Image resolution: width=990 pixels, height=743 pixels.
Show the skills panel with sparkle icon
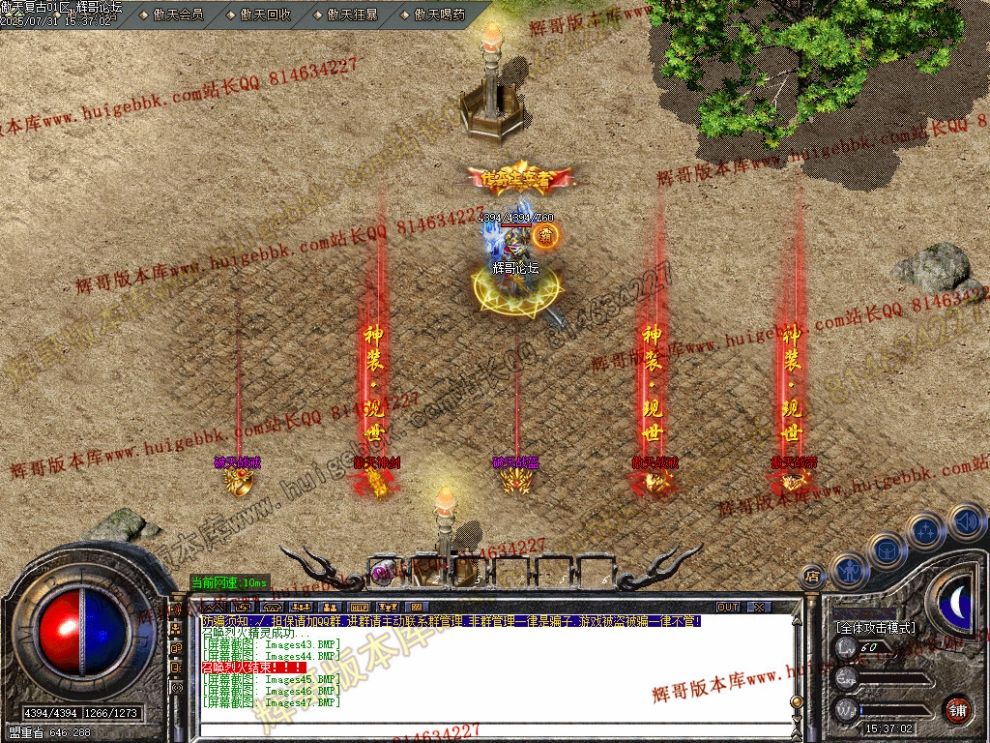point(927,530)
